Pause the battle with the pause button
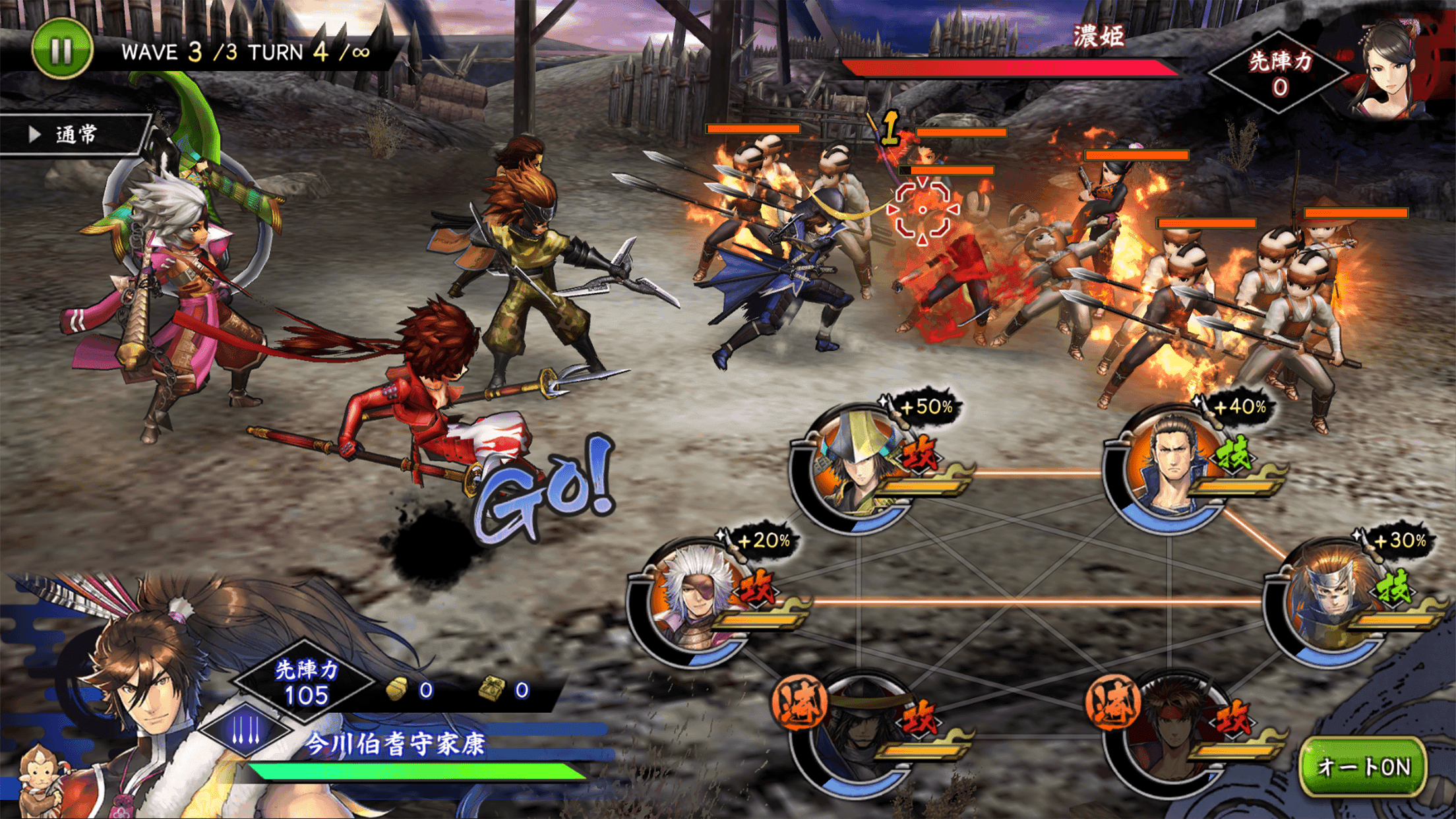The width and height of the screenshot is (1456, 819). pos(61,49)
